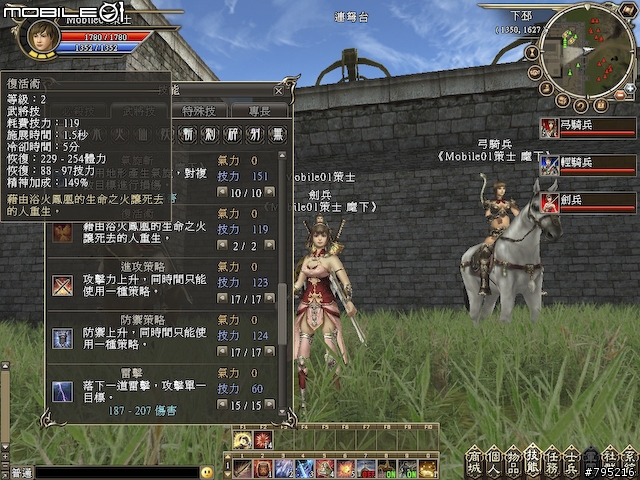Image resolution: width=640 pixels, height=480 pixels.
Task: Select the 防禦策略 skill icon
Action: tap(63, 338)
